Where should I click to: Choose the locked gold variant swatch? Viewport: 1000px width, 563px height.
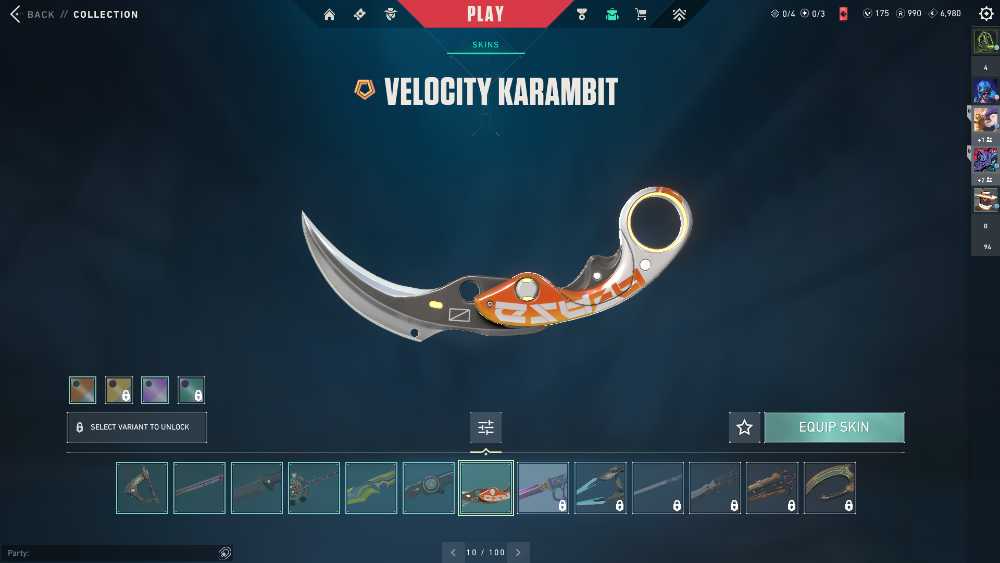click(x=119, y=390)
